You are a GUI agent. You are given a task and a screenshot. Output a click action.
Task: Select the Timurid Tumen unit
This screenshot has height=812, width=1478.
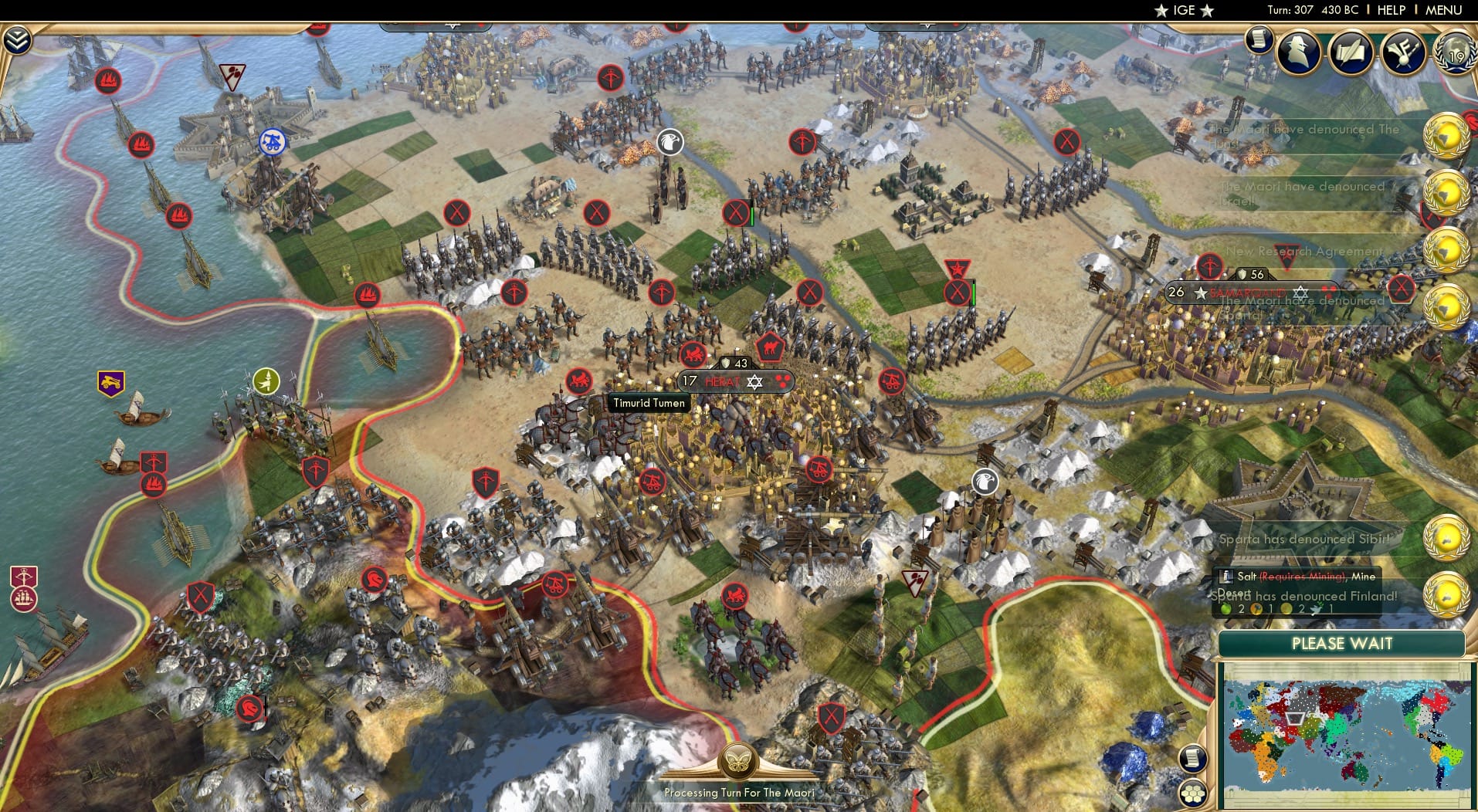pyautogui.click(x=647, y=403)
